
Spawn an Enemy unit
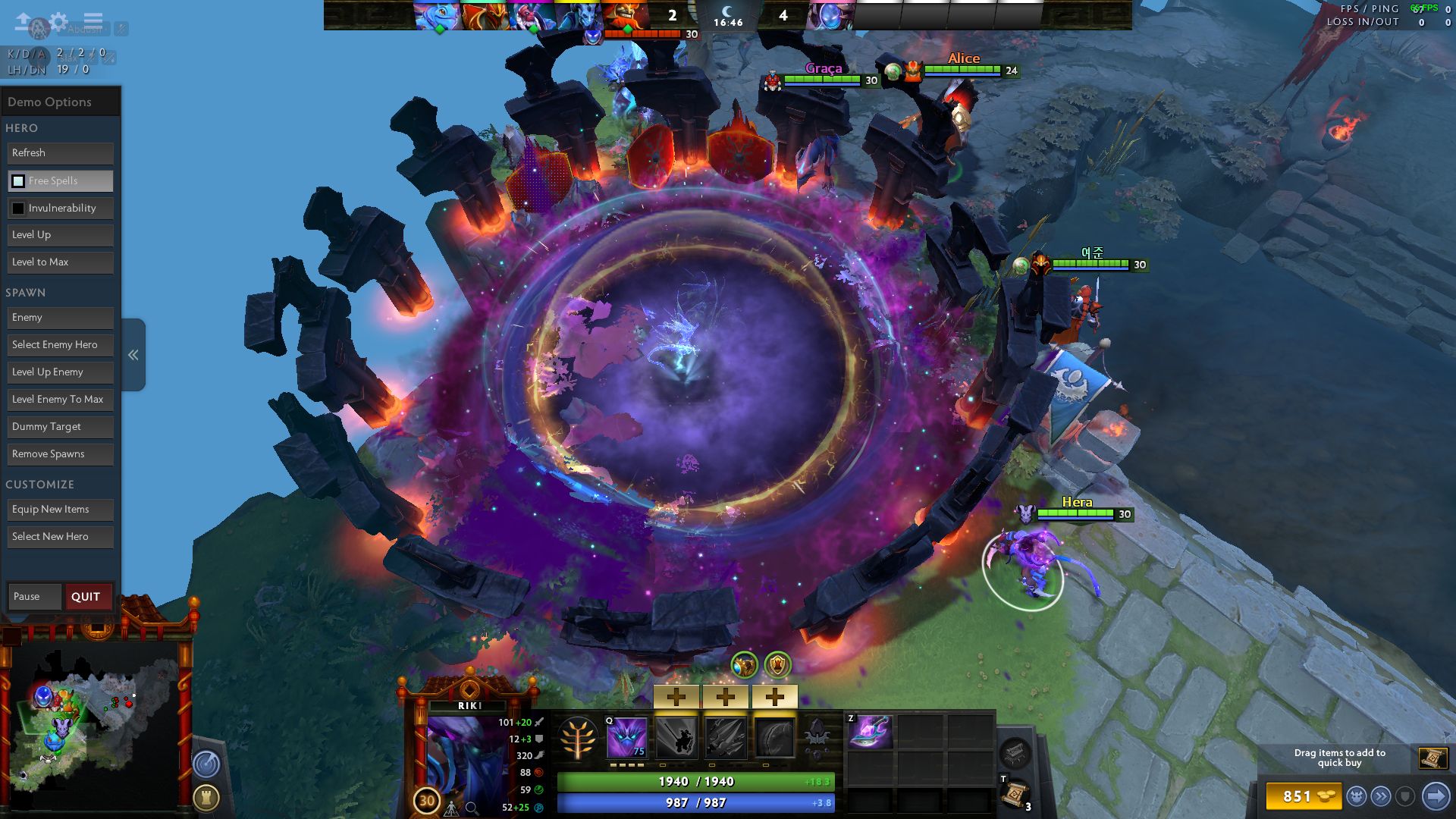click(x=61, y=318)
